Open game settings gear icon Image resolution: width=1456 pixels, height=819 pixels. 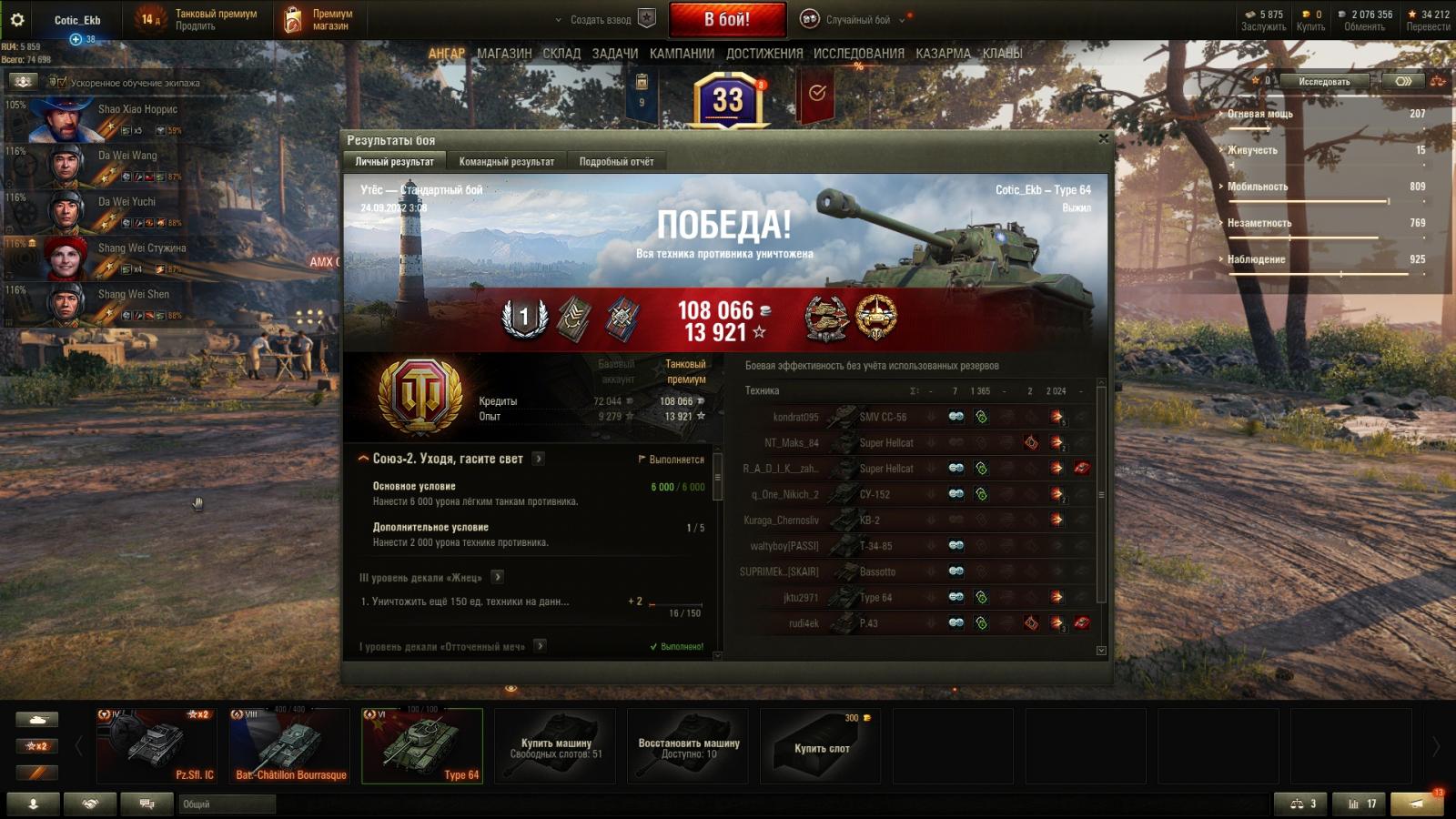16,19
